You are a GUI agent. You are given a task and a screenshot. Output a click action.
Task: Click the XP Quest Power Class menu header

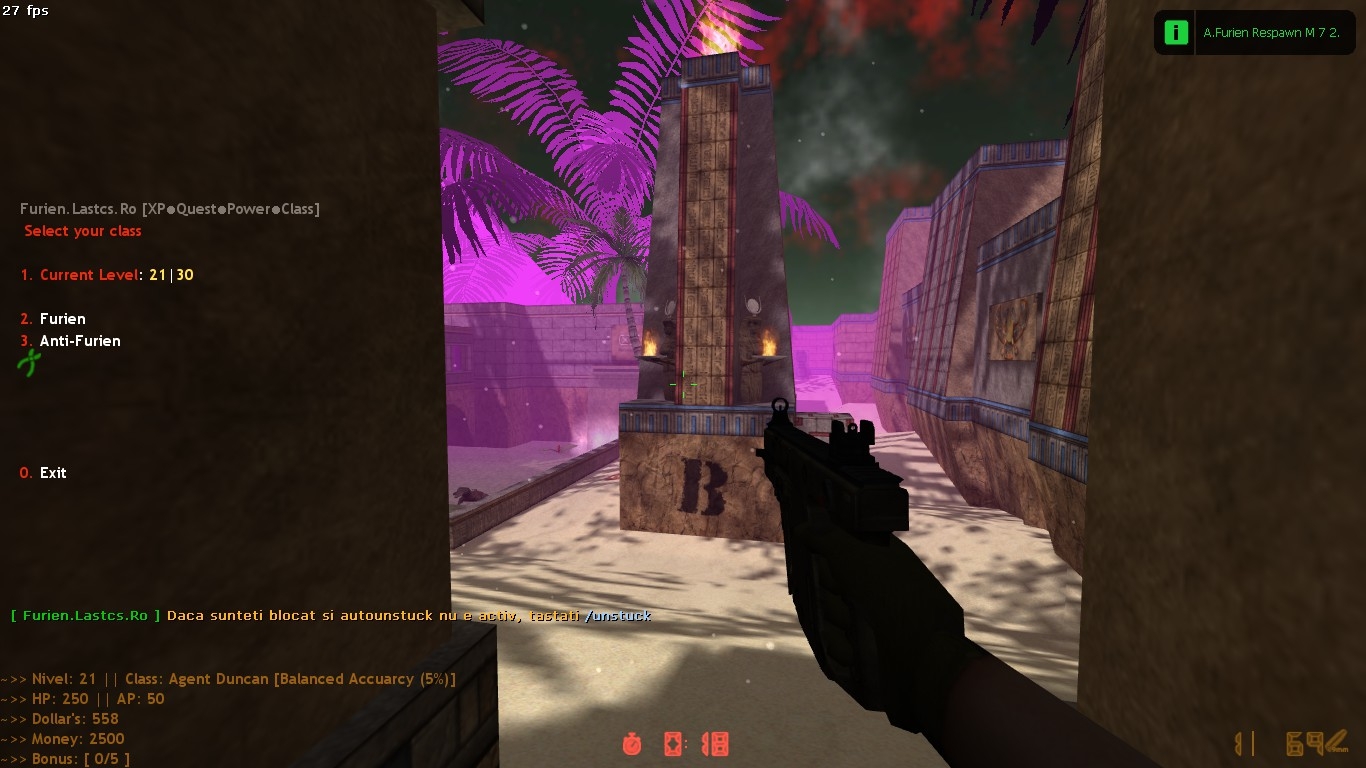[242, 208]
